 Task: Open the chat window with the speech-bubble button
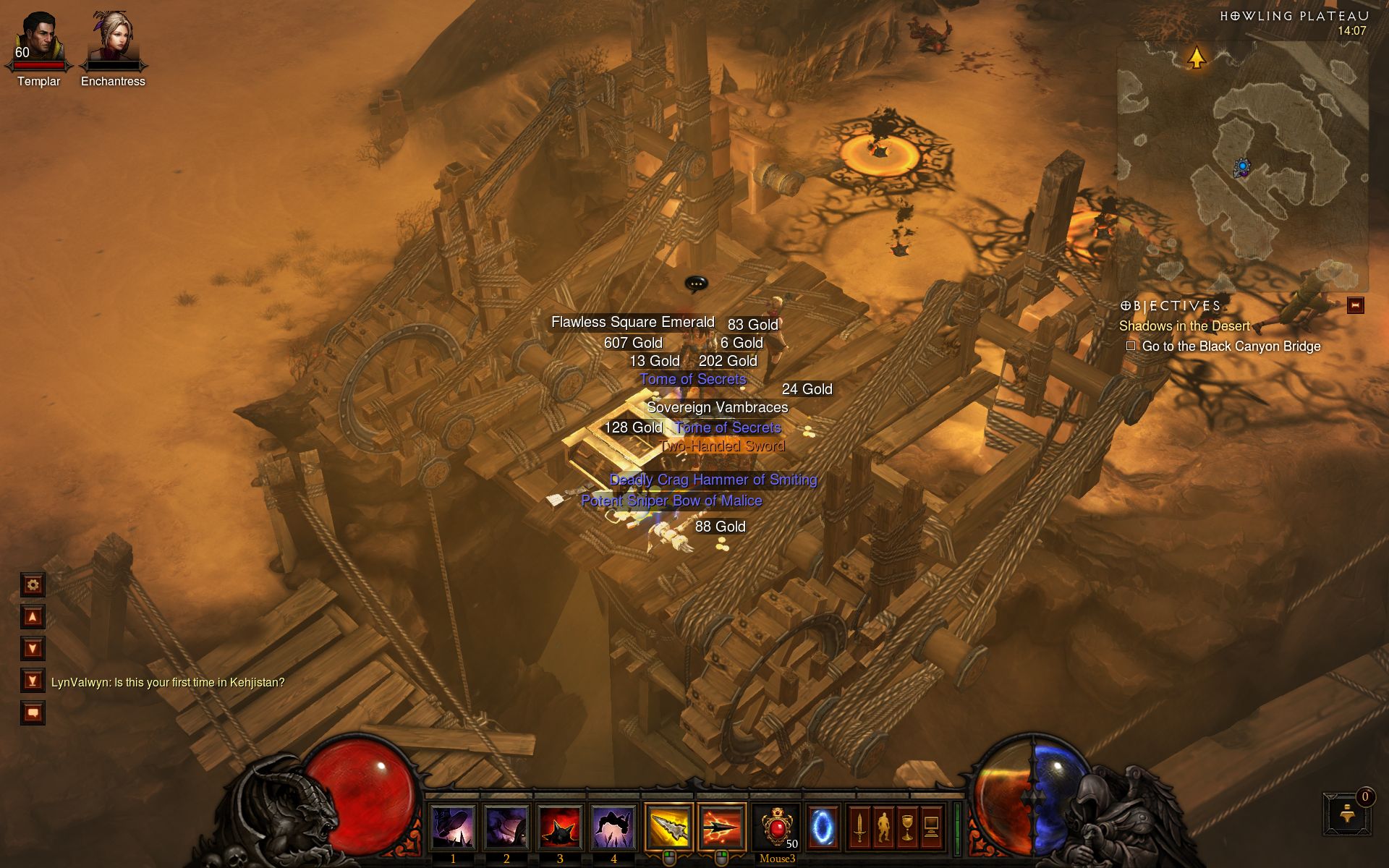33,712
